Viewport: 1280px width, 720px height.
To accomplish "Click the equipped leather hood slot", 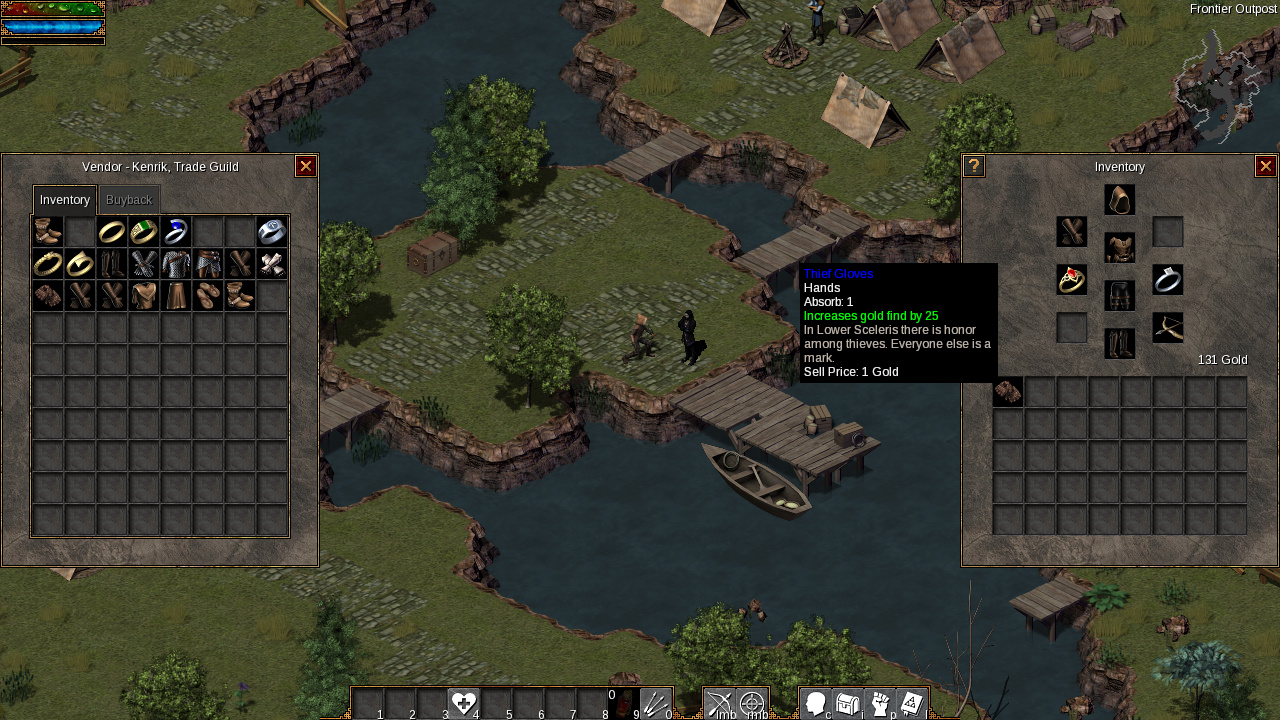I will (x=1120, y=200).
